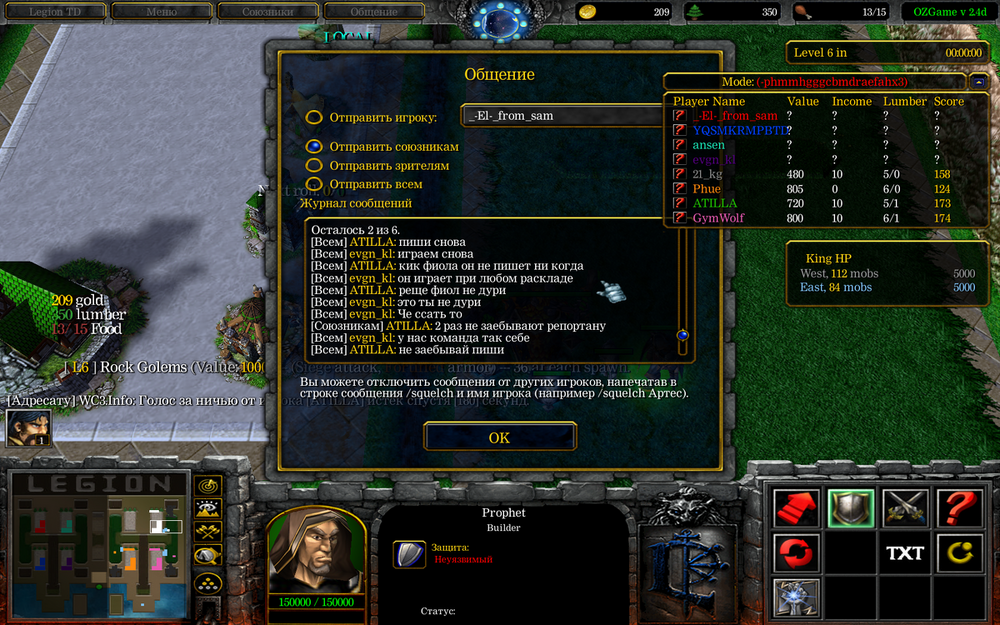Open the "Общение" chat menu
The width and height of the screenshot is (1000, 625).
[x=373, y=12]
